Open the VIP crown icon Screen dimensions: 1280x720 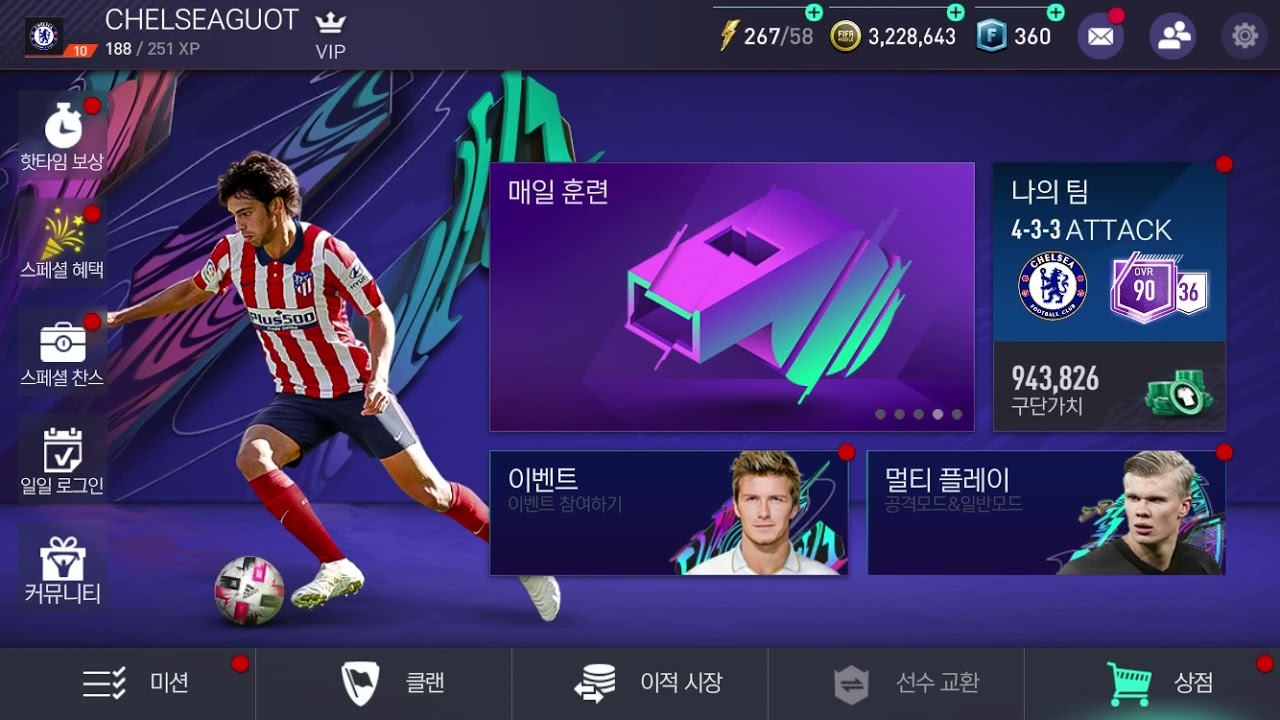(329, 21)
